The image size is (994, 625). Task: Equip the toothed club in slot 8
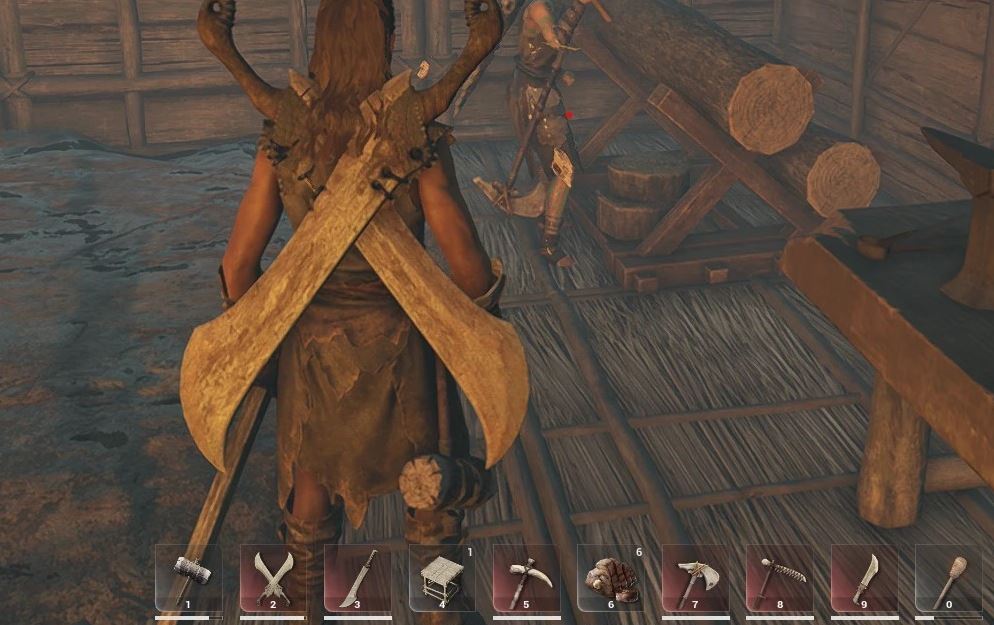[779, 577]
